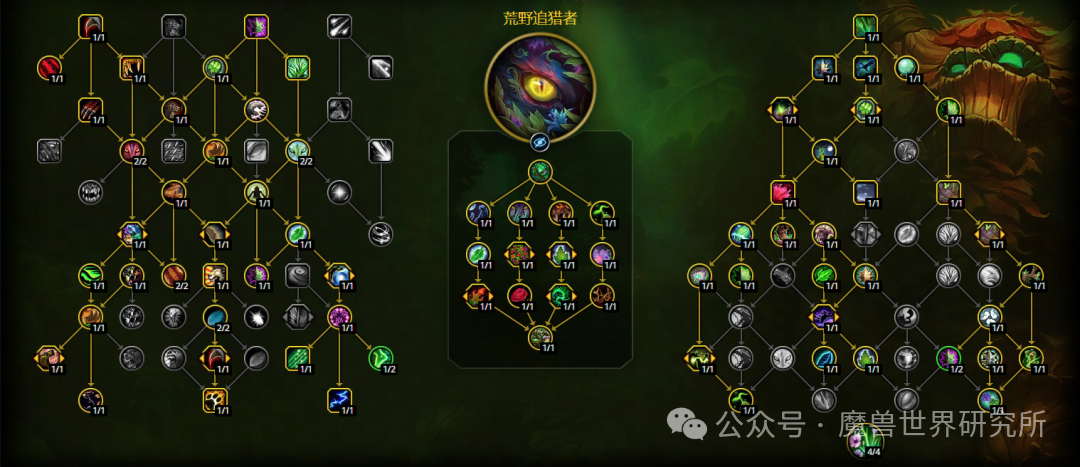
Task: Pick the green orb talent node
Action: (907, 67)
